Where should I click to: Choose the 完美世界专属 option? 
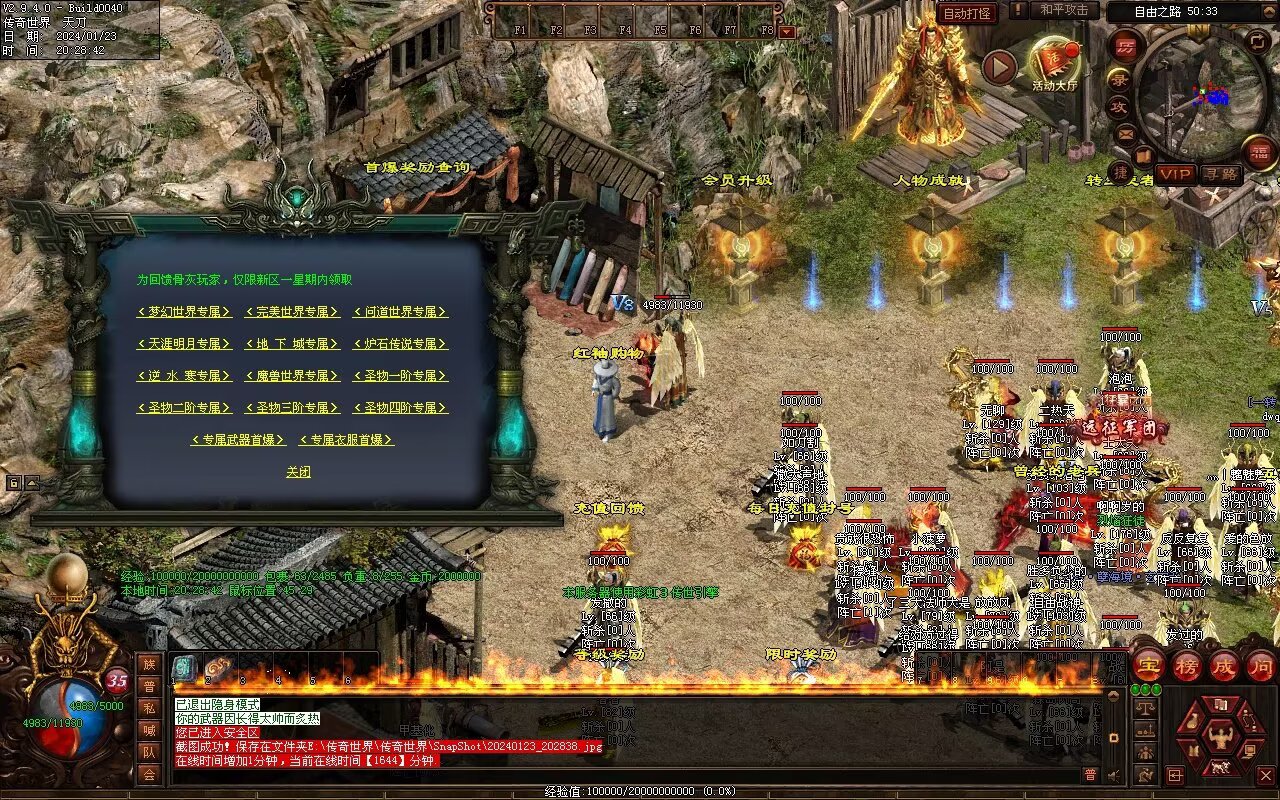(292, 312)
